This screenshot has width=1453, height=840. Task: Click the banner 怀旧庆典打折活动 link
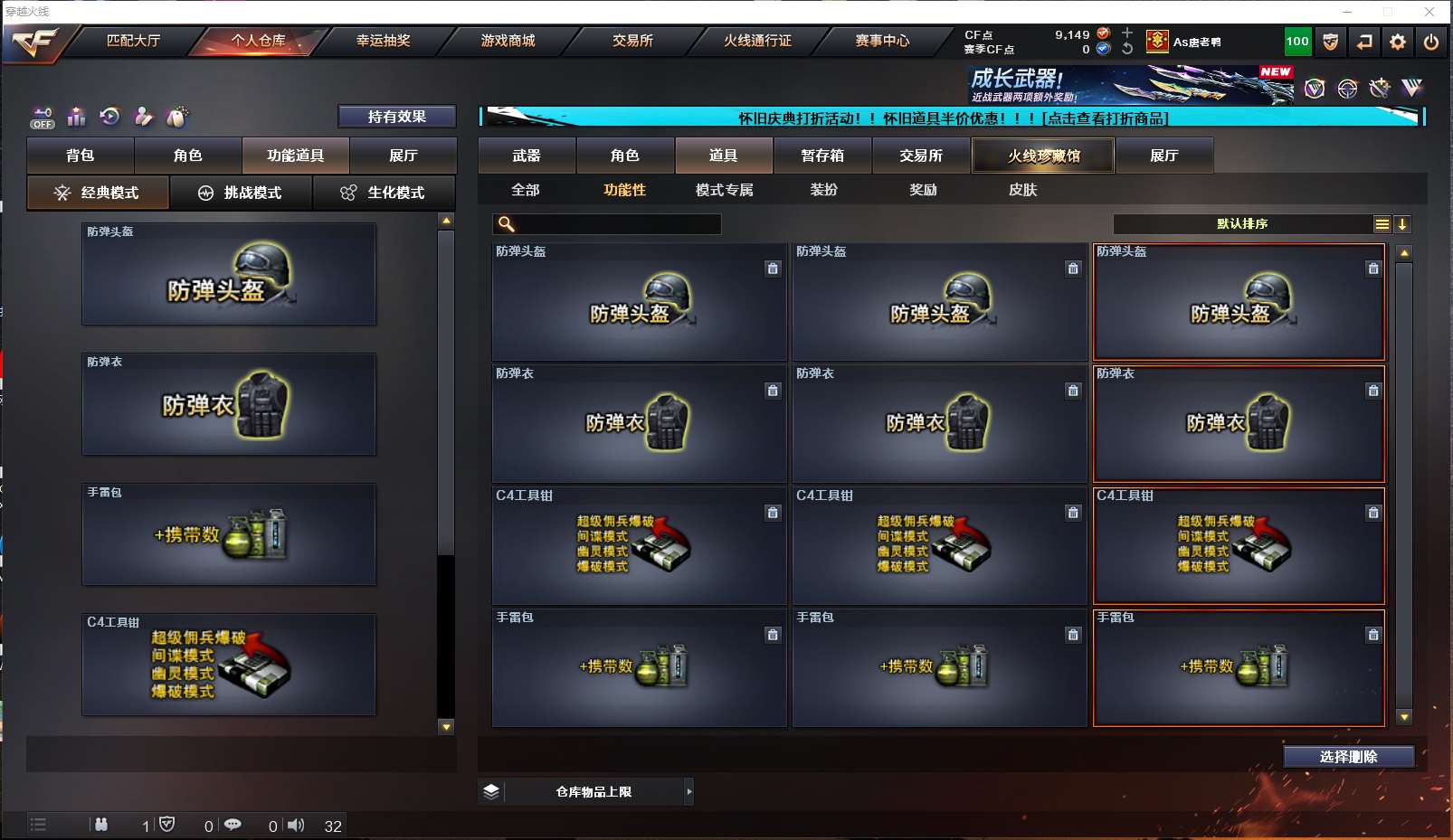[953, 118]
